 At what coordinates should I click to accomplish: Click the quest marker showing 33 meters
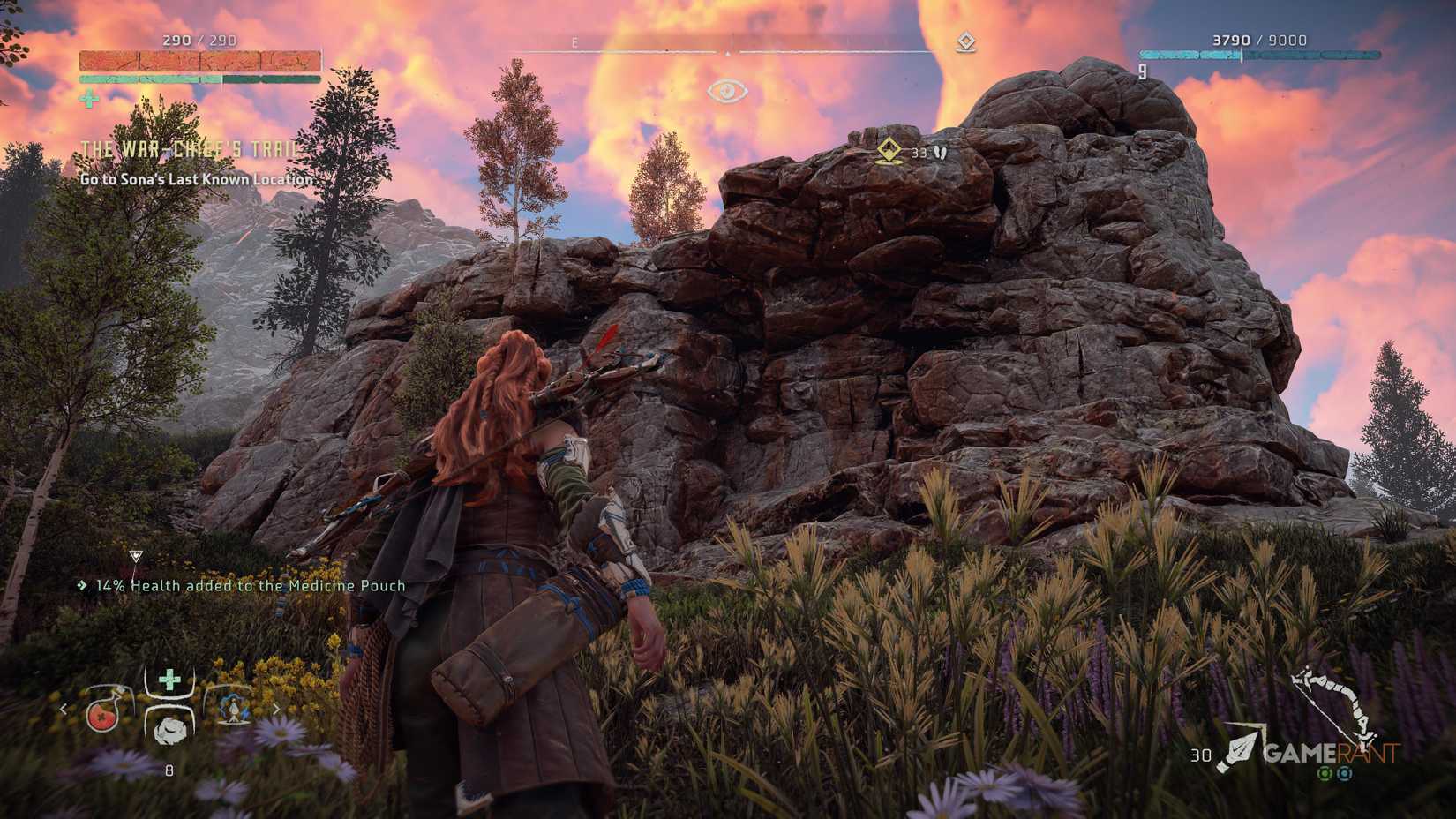[x=889, y=150]
